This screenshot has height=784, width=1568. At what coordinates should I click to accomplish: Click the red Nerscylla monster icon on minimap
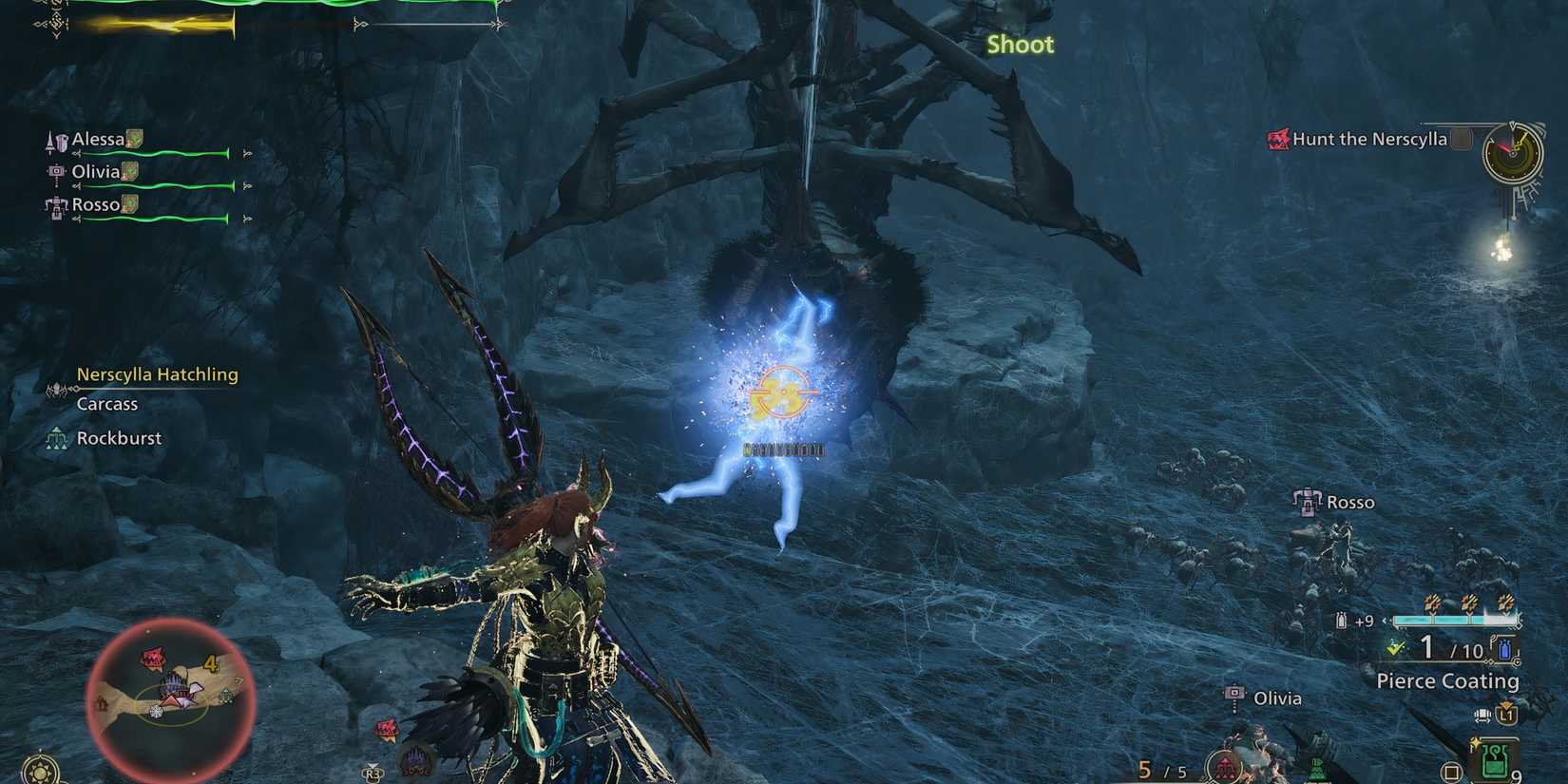(154, 658)
